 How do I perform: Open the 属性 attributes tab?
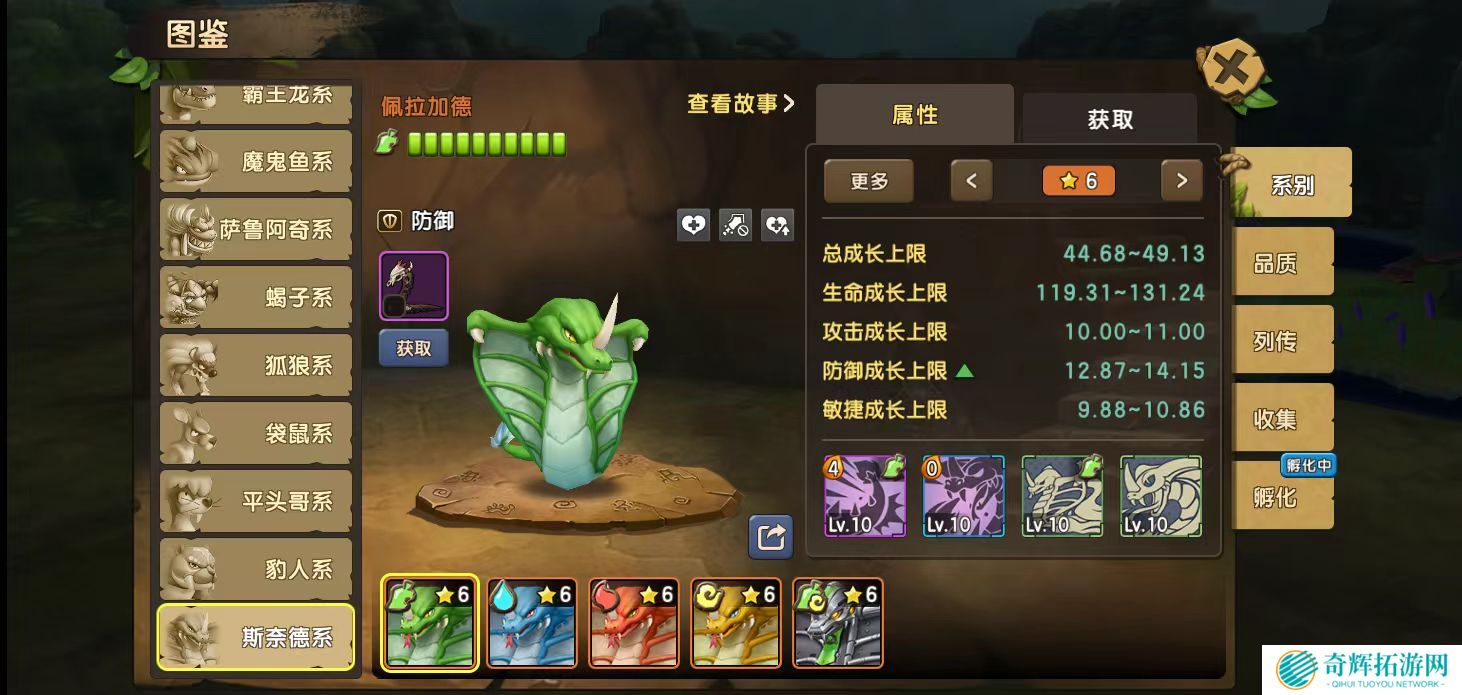tap(914, 115)
